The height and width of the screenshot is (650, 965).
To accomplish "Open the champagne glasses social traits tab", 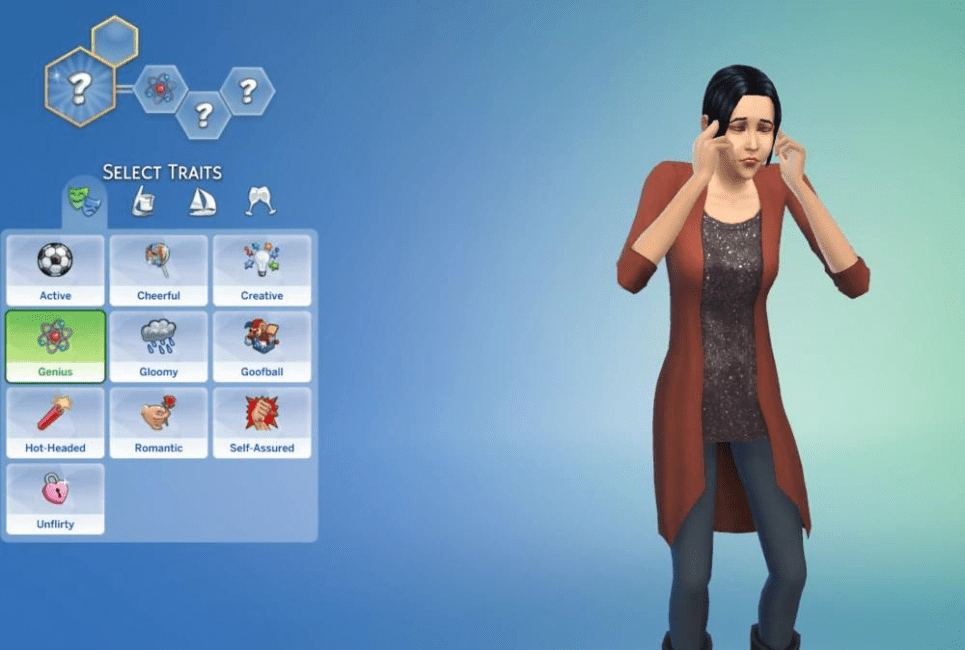I will (260, 202).
